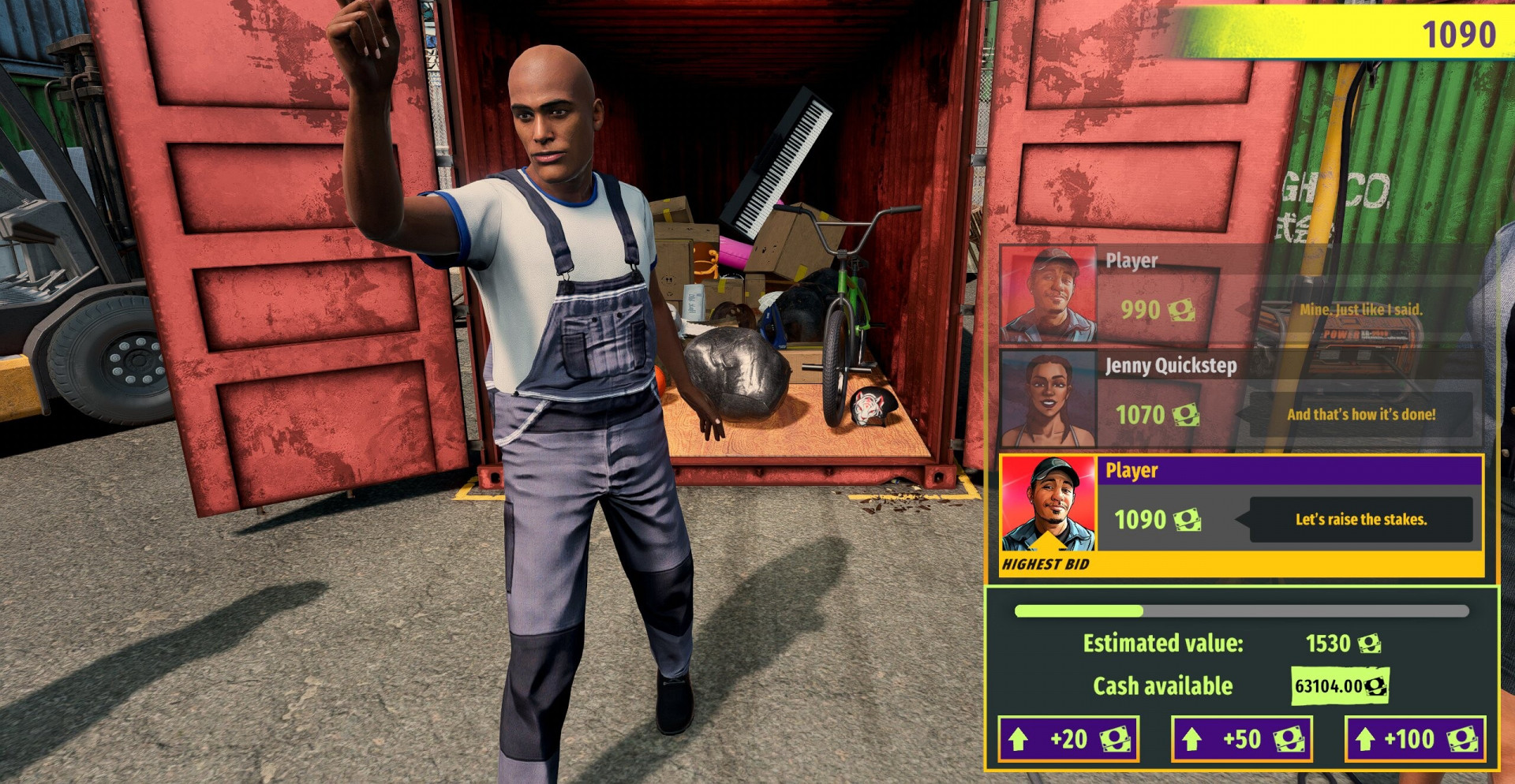Raise the bid by +100
This screenshot has height=784, width=1515.
[x=1415, y=739]
